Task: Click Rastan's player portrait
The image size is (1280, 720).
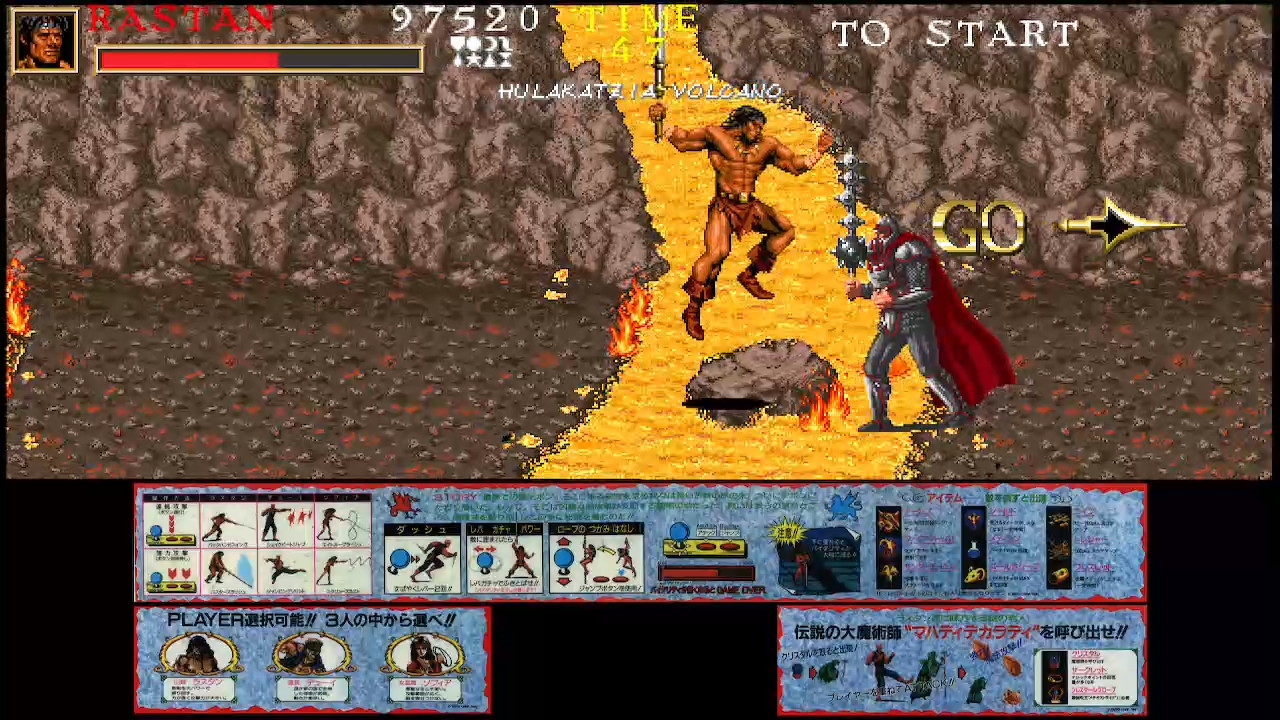Action: coord(45,41)
